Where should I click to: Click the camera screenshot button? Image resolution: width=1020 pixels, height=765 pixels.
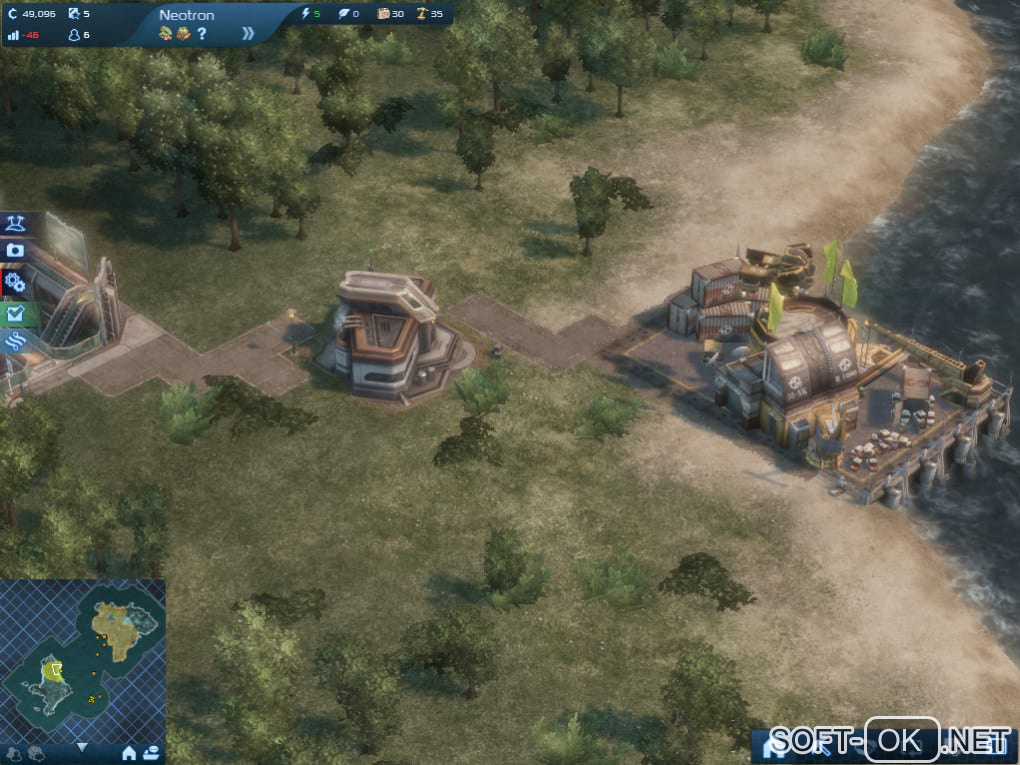click(15, 250)
